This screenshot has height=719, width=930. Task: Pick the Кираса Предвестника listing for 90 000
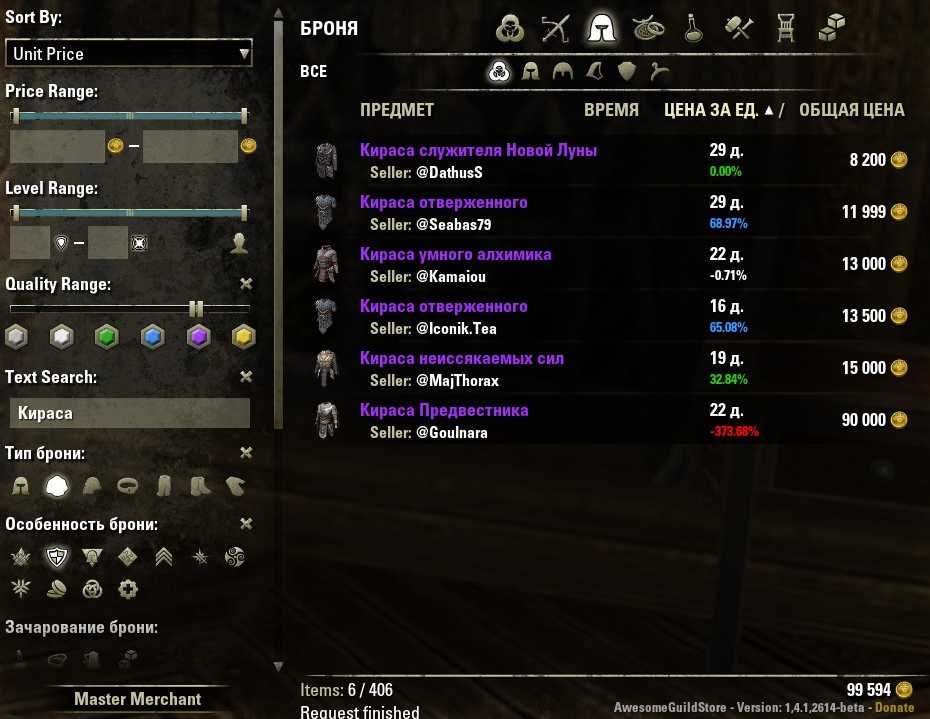coord(444,411)
